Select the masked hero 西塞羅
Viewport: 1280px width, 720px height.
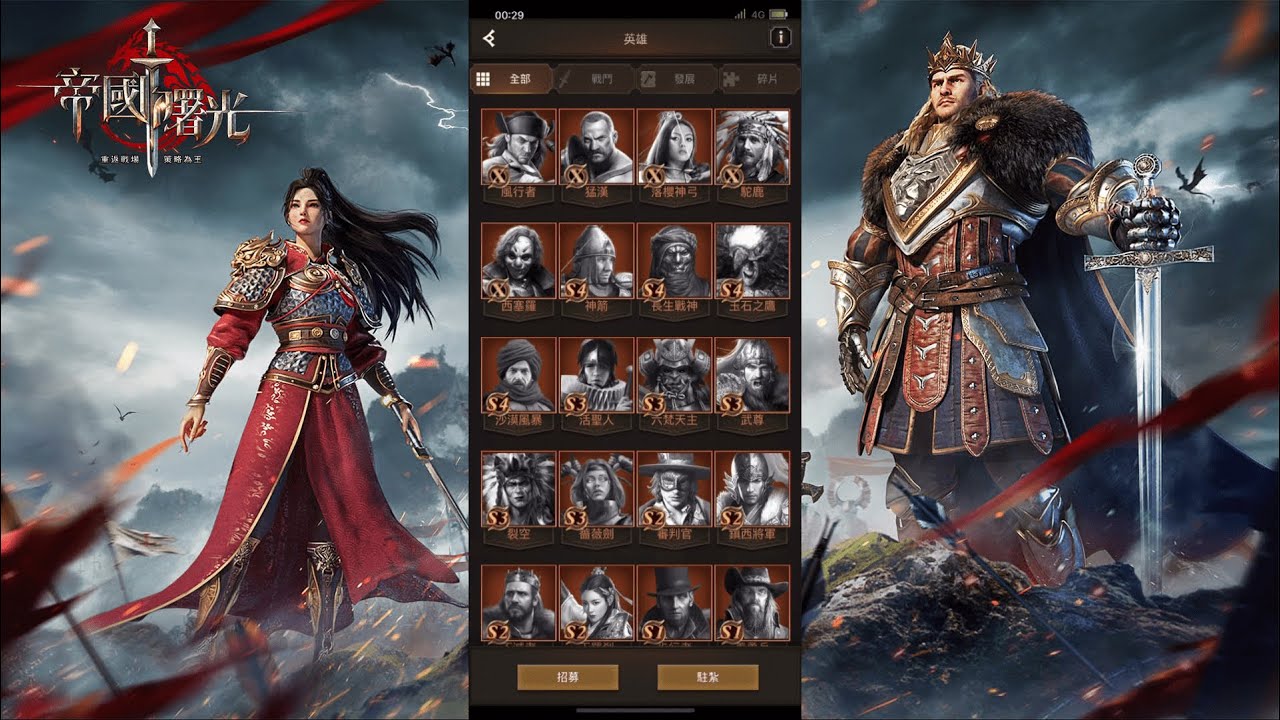[518, 260]
